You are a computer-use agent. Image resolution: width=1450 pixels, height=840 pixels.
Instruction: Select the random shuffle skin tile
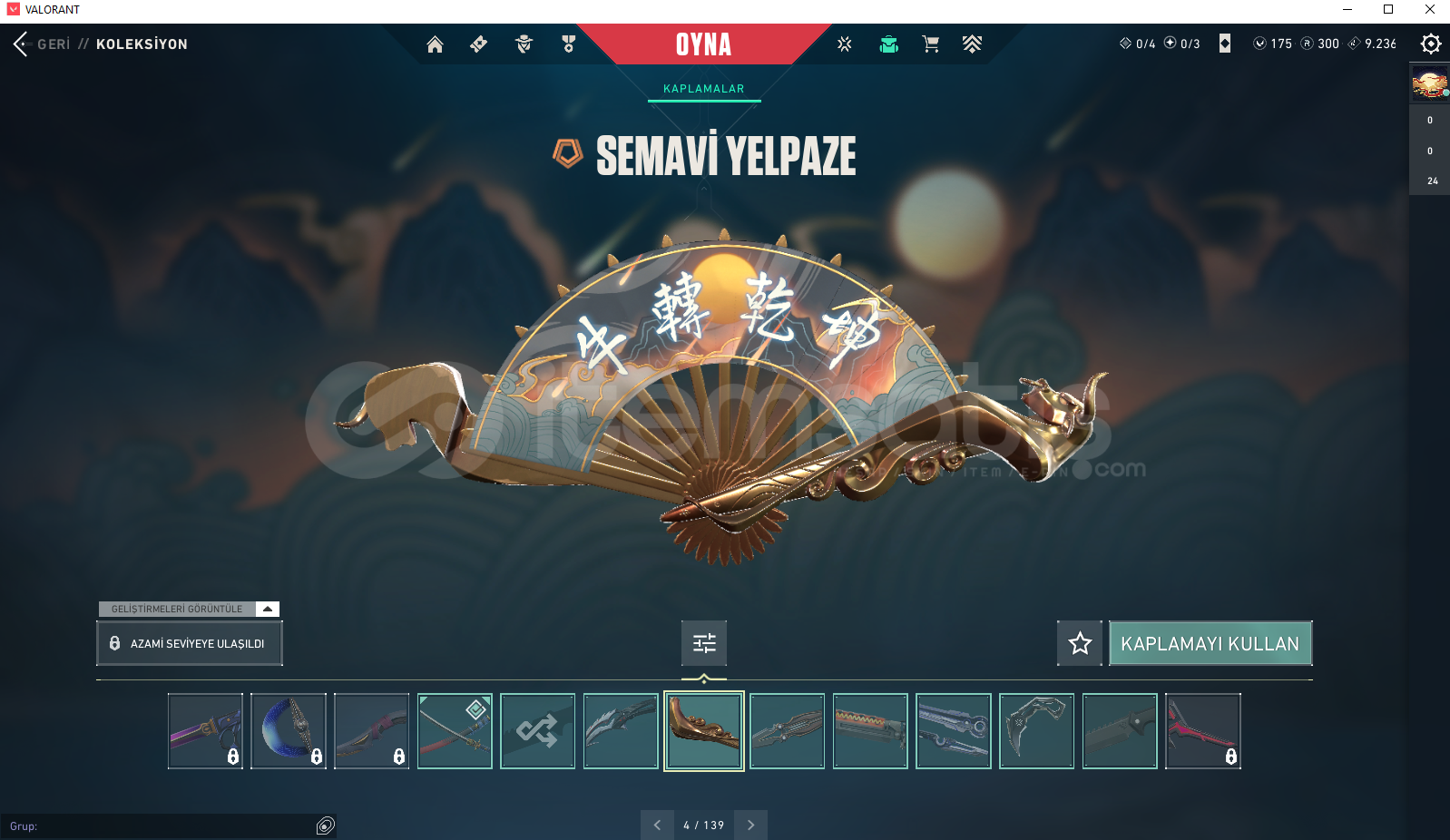[537, 731]
